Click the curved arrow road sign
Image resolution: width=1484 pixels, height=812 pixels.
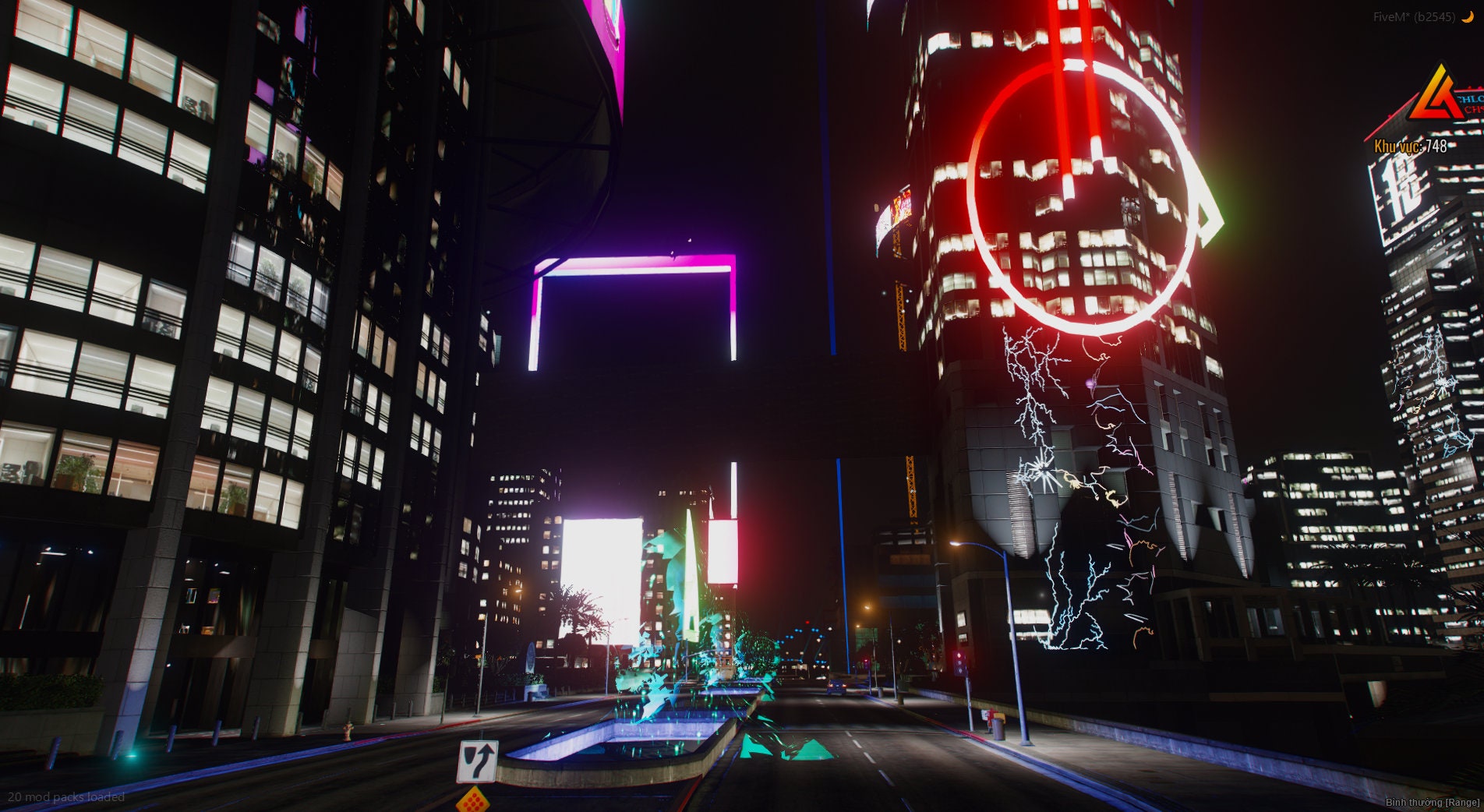click(x=477, y=760)
